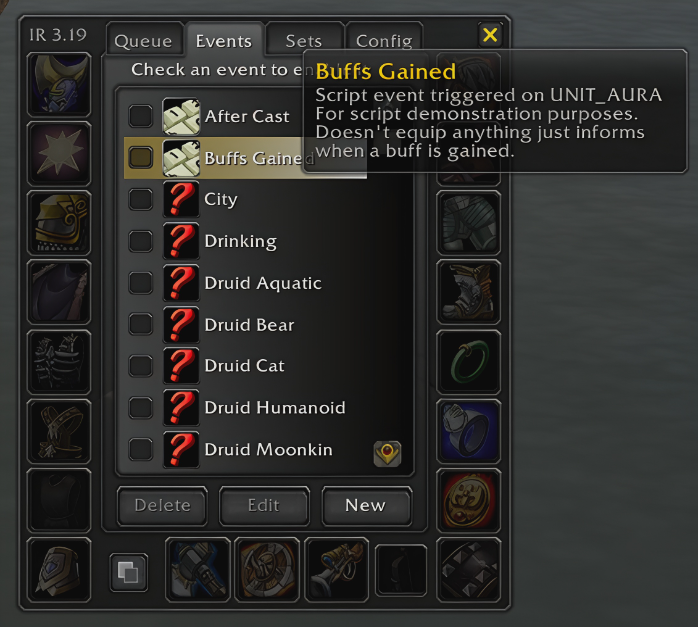This screenshot has height=627, width=698.
Task: Close the ItemRack window
Action: [x=490, y=35]
